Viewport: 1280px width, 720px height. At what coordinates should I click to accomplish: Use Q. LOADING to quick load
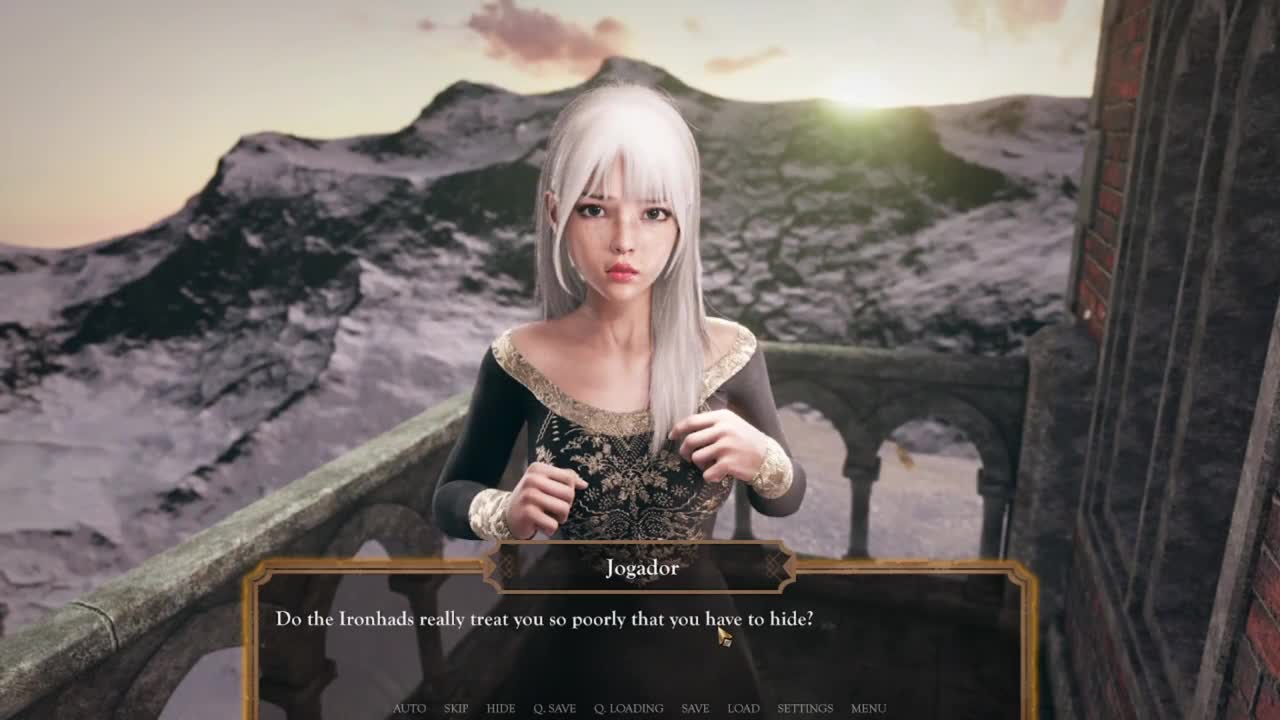coord(628,708)
